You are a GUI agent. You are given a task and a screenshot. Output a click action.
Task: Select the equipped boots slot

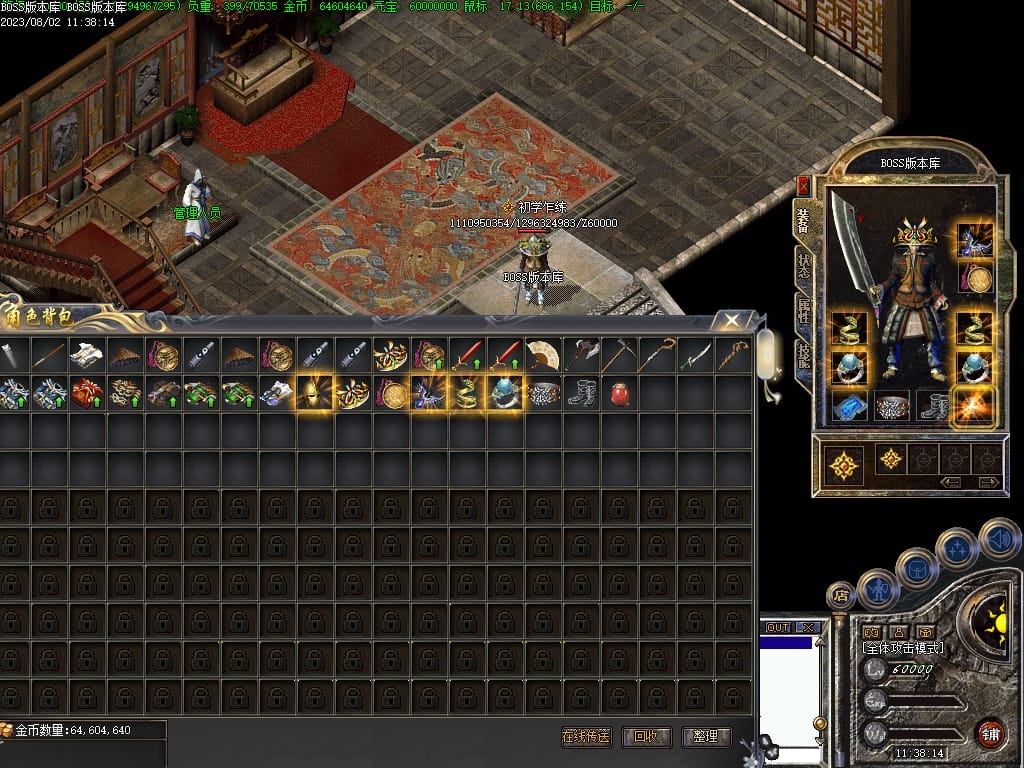point(934,406)
